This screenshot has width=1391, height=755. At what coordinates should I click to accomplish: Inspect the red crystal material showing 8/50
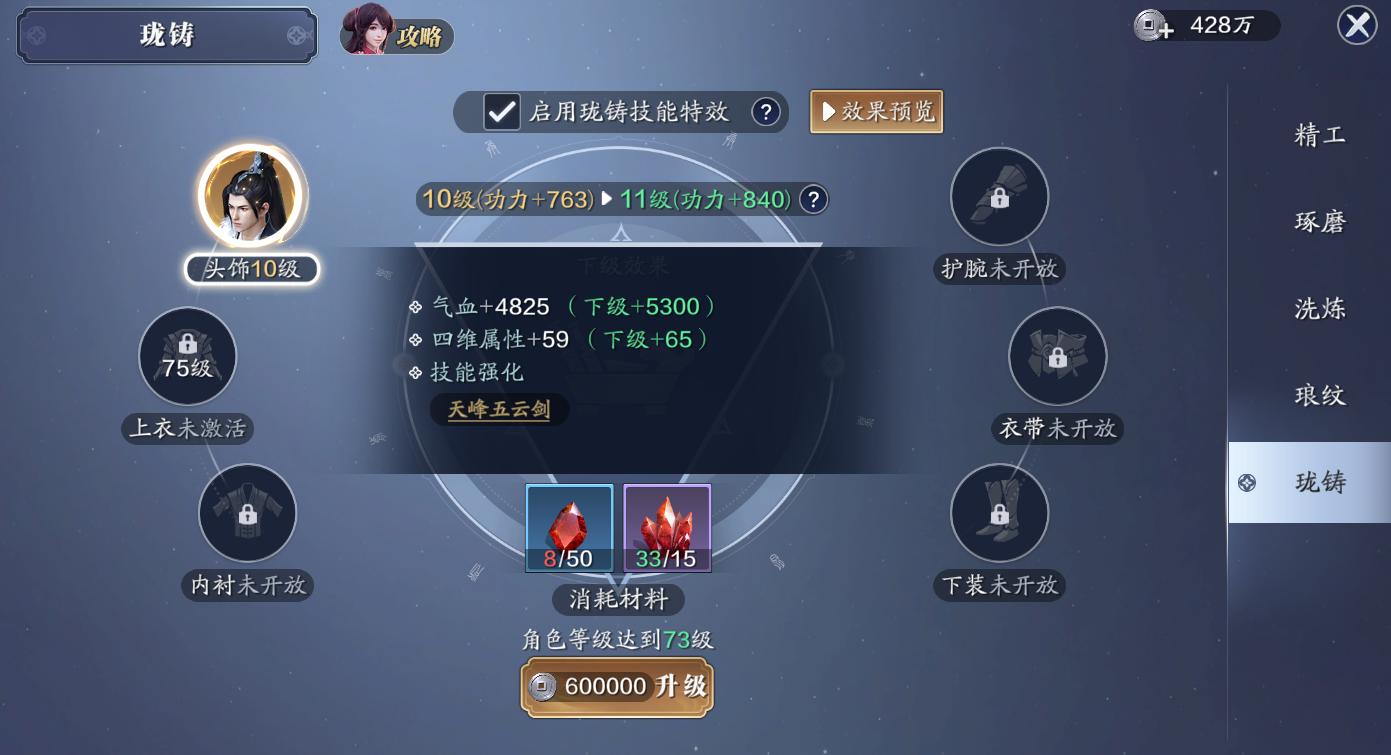570,528
